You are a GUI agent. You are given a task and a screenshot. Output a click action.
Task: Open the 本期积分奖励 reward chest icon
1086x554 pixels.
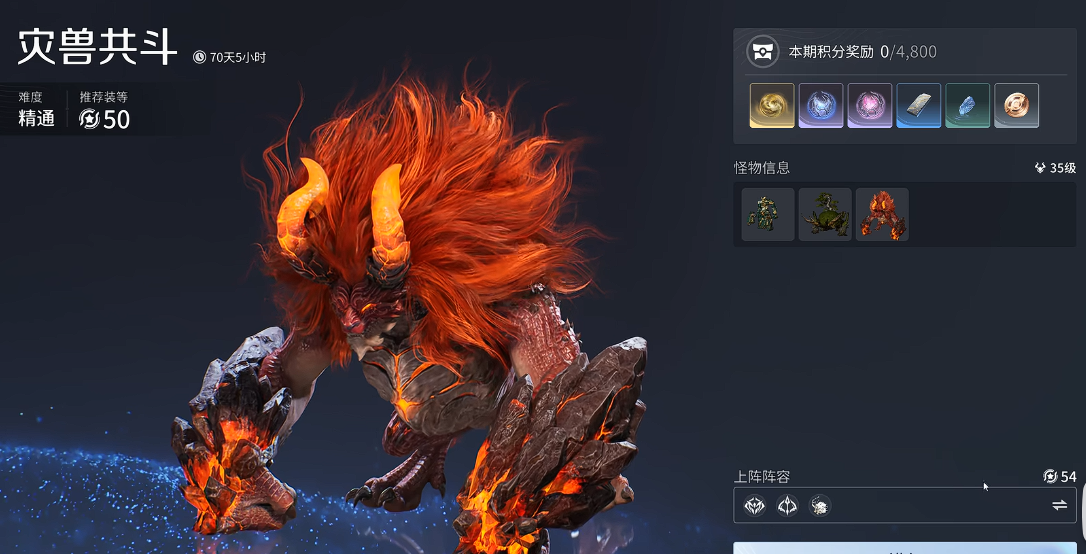pyautogui.click(x=763, y=52)
